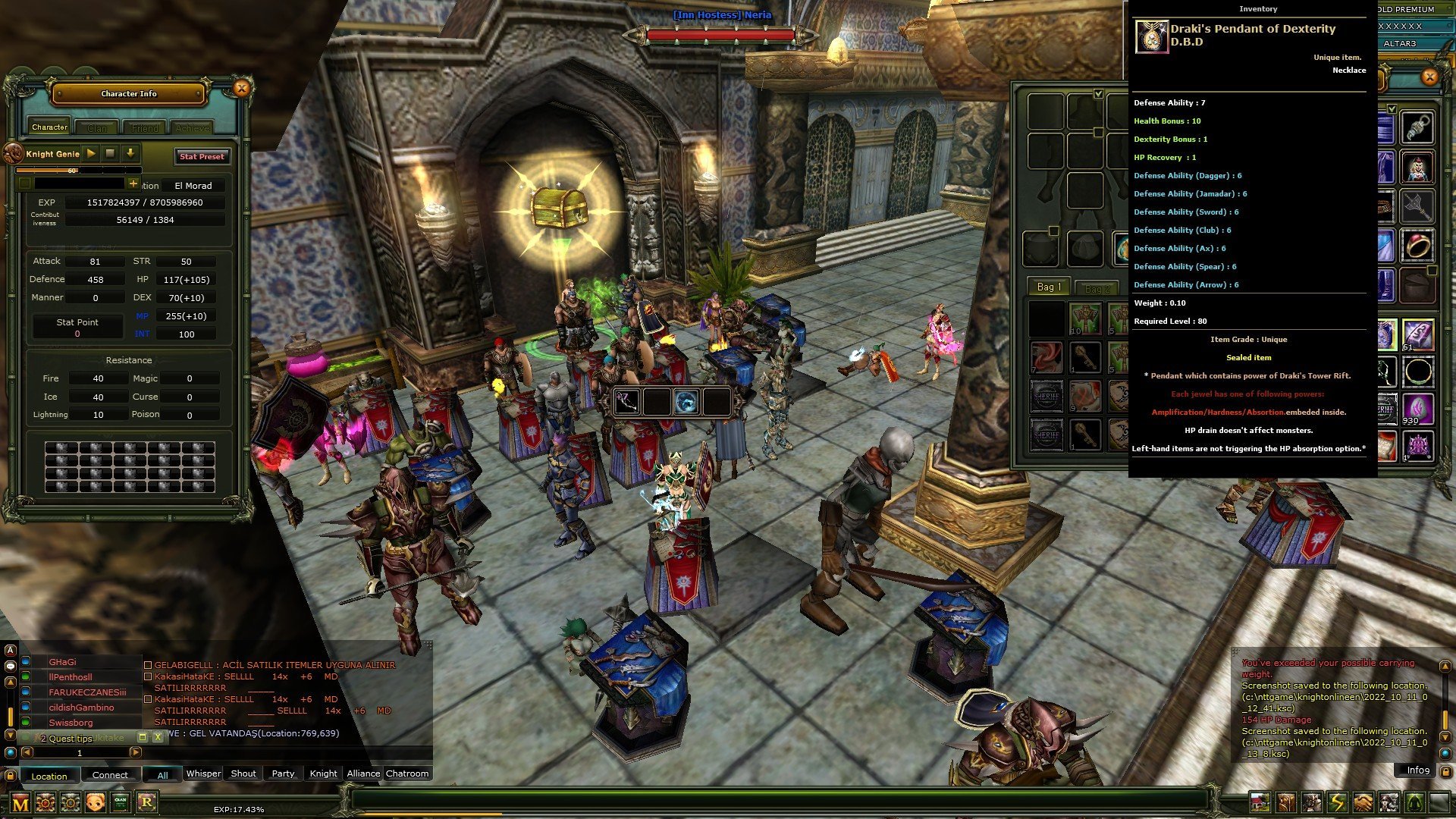Click the house icon in the skill hotbar
This screenshot has height=819, width=1456.
[1260, 802]
